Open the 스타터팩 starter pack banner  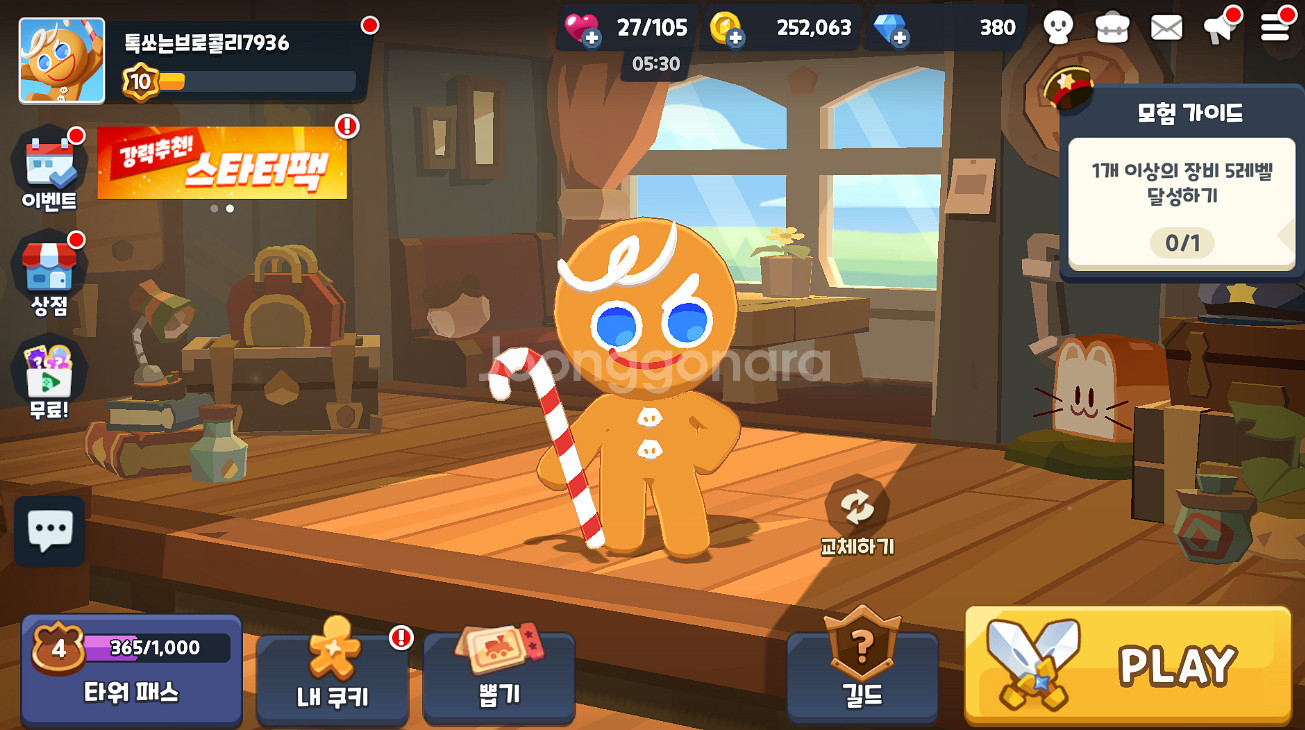222,163
